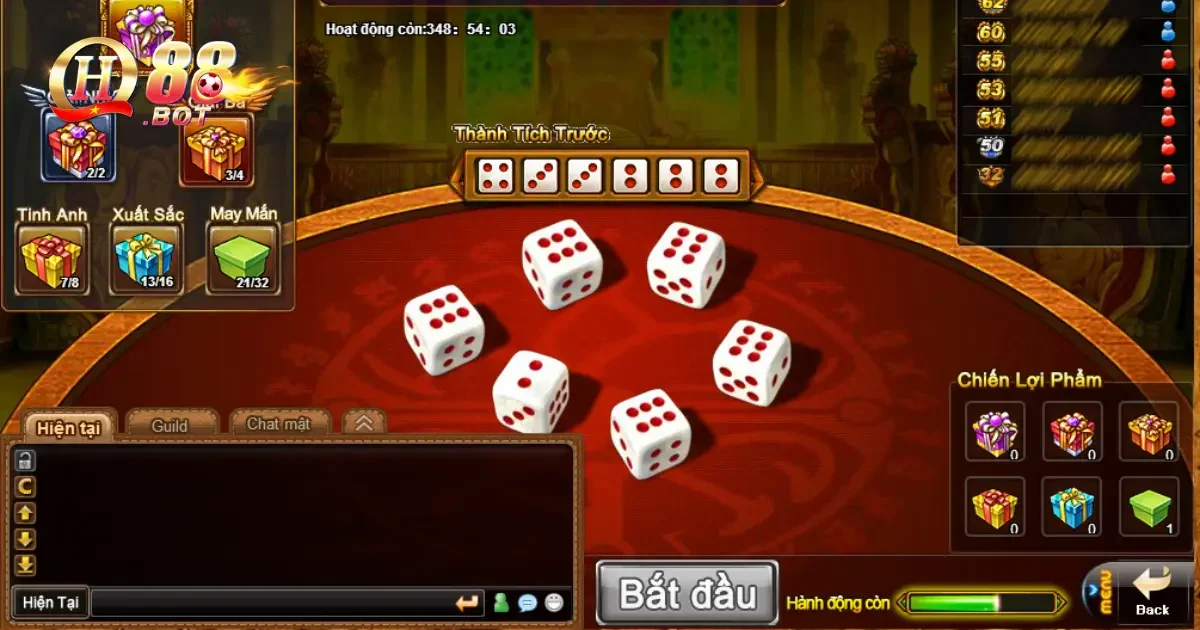Send the chat message with enter arrow
1200x630 pixels.
(x=467, y=603)
